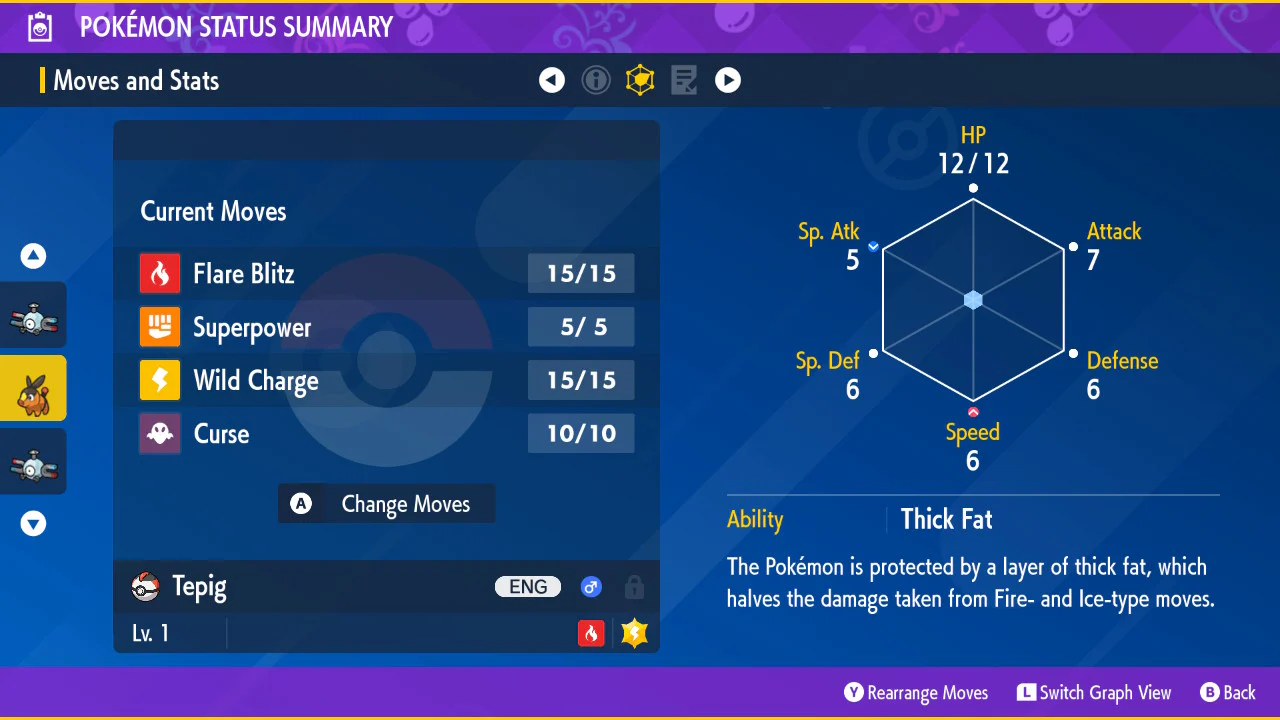Show the next party Pokémon with down arrow
The image size is (1280, 720).
34,523
